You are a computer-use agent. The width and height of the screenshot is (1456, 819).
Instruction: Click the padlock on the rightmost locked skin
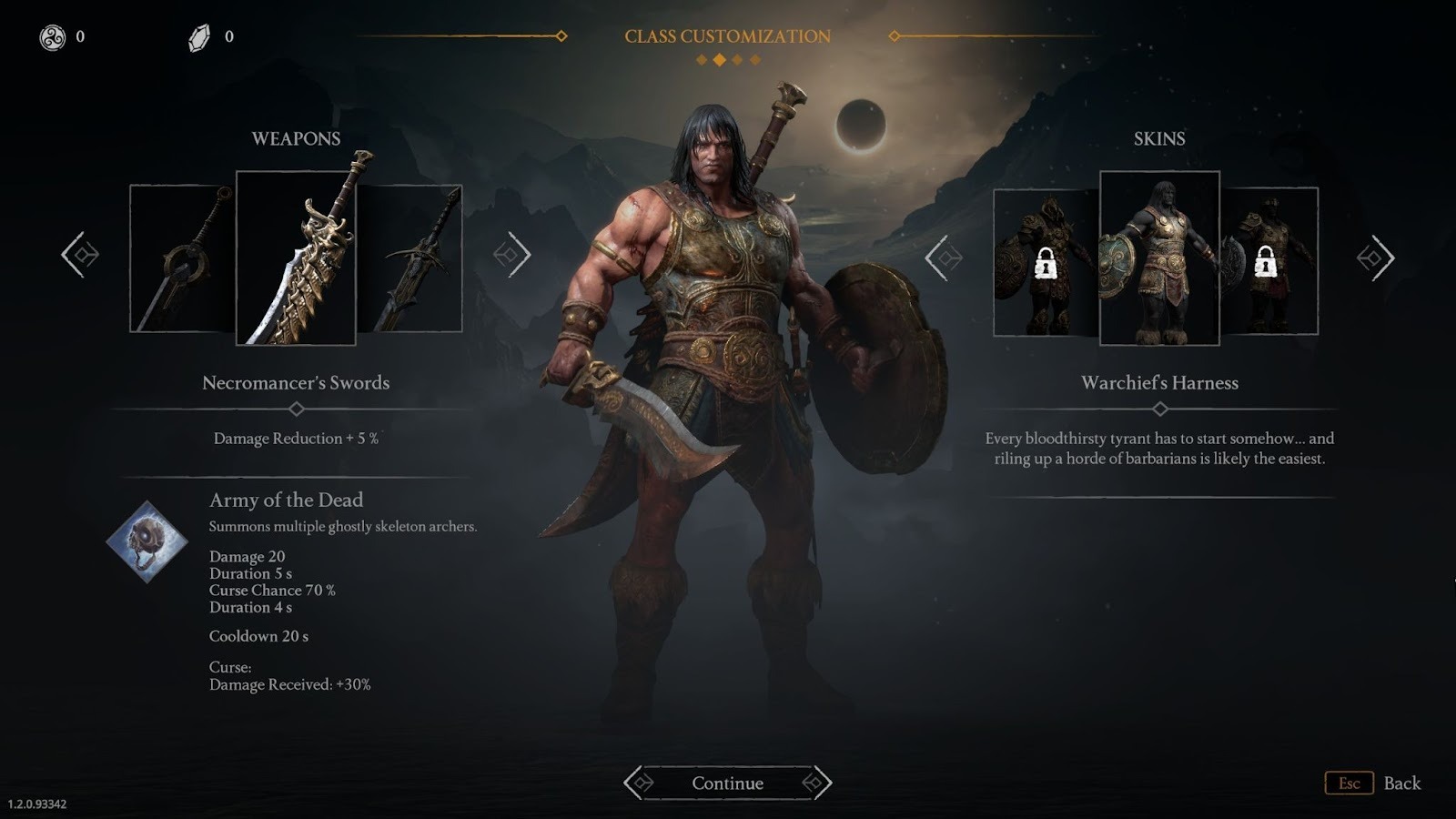[1266, 263]
